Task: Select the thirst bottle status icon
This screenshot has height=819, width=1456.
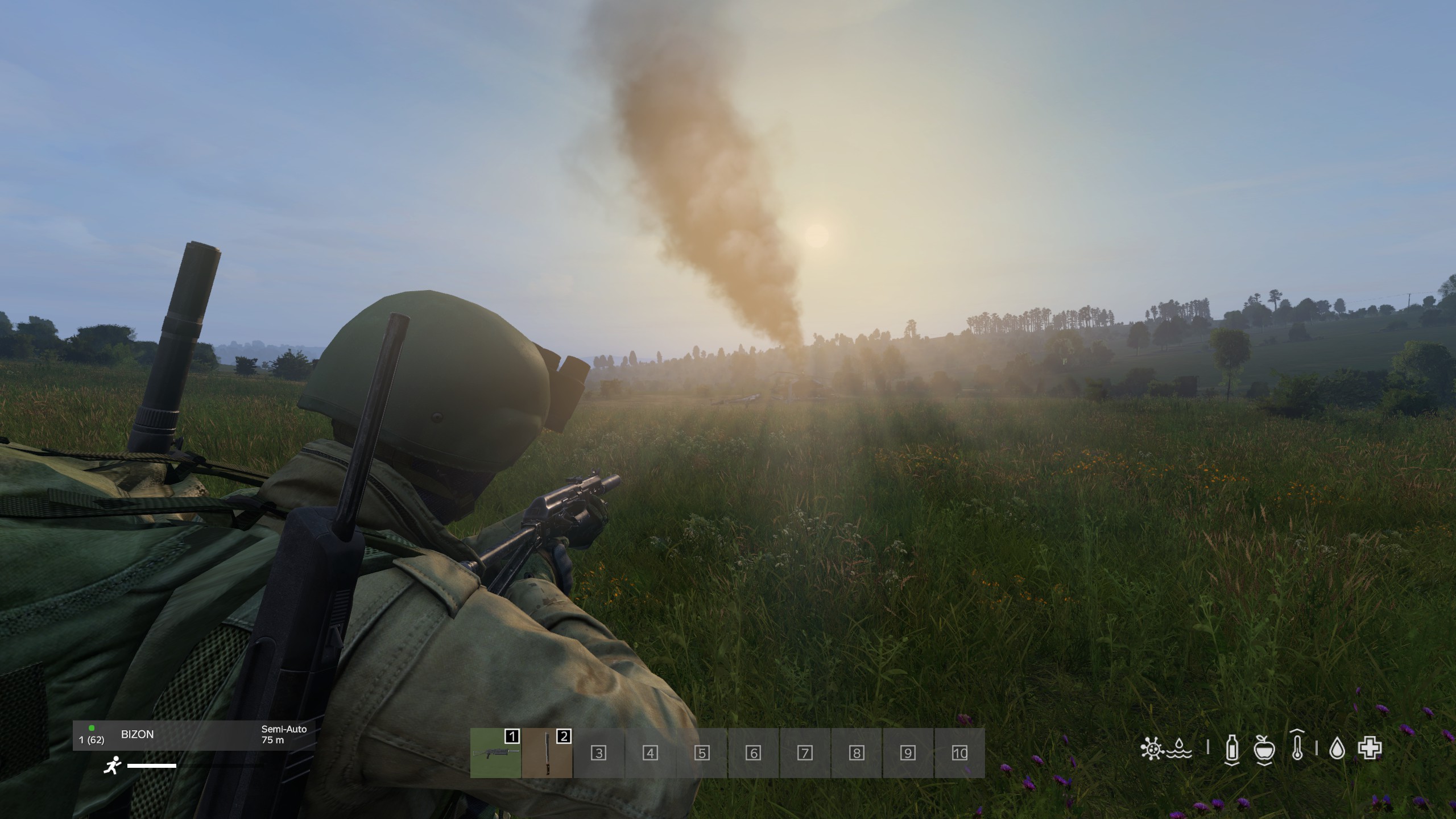Action: pos(1231,748)
